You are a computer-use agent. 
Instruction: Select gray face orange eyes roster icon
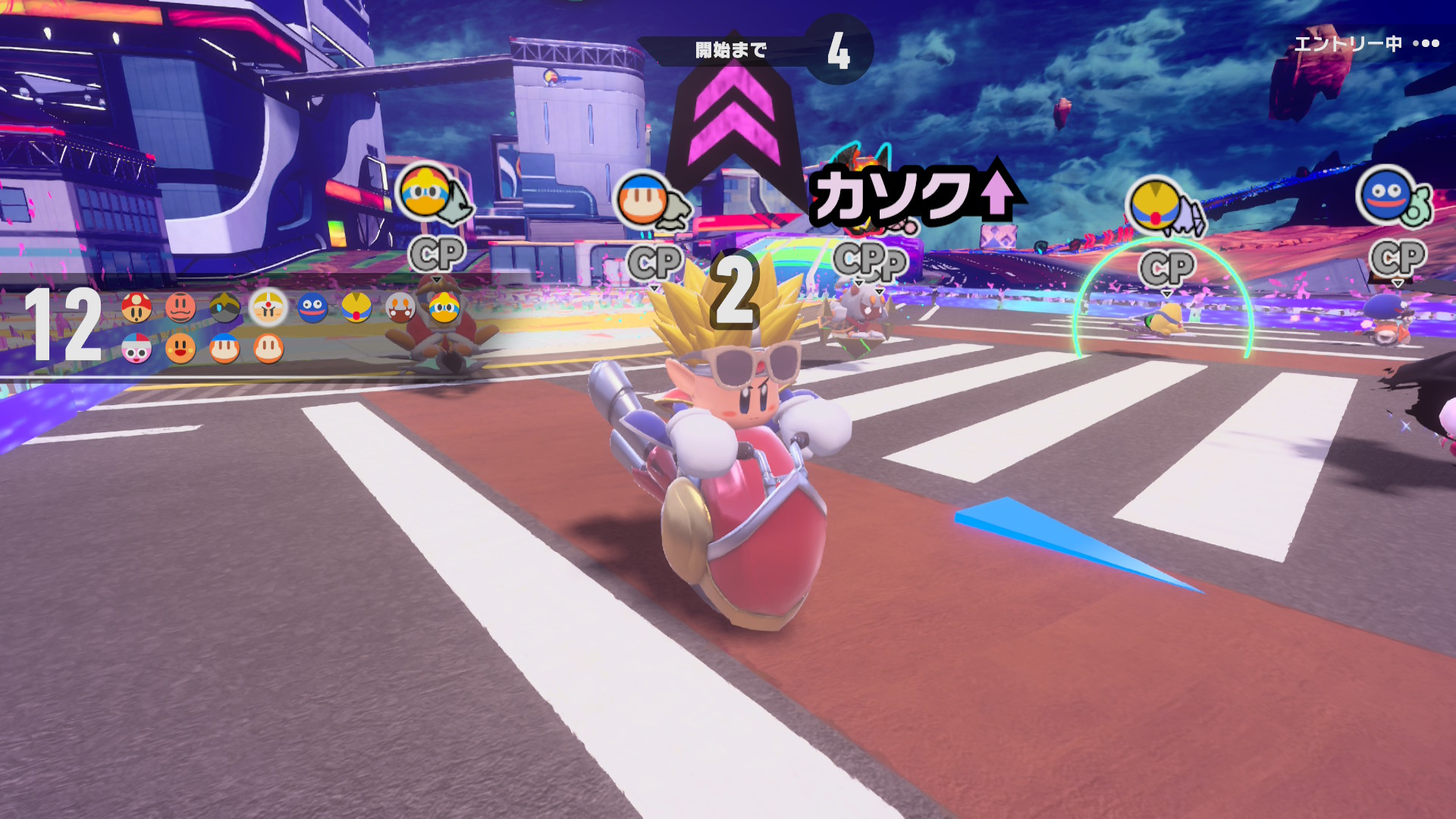400,307
